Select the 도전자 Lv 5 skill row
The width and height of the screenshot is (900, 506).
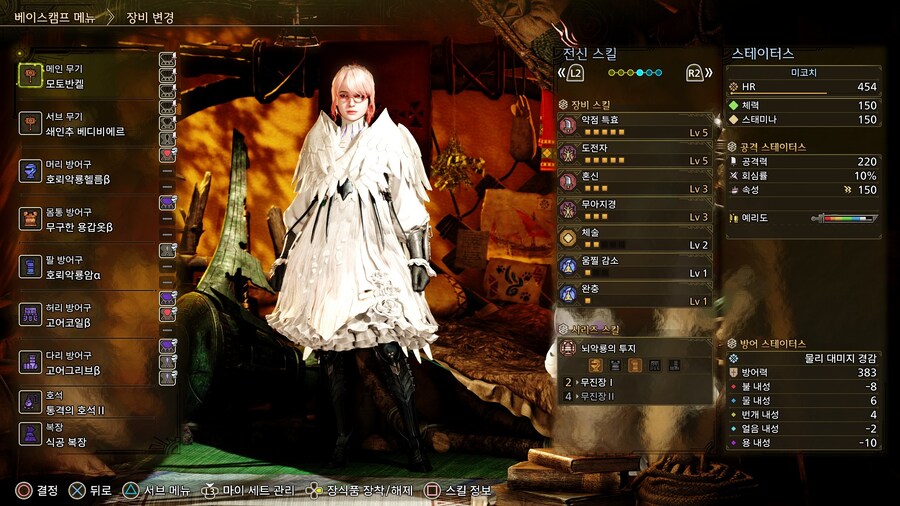[635, 153]
